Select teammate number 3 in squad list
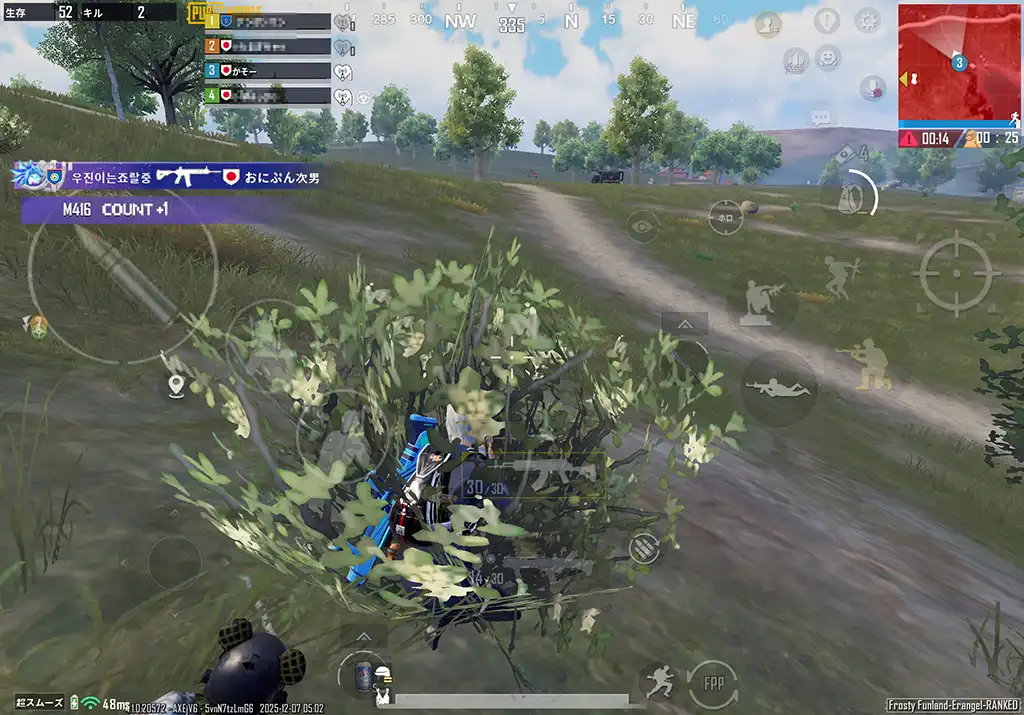Screen dimensions: 1024x715 [x=266, y=71]
